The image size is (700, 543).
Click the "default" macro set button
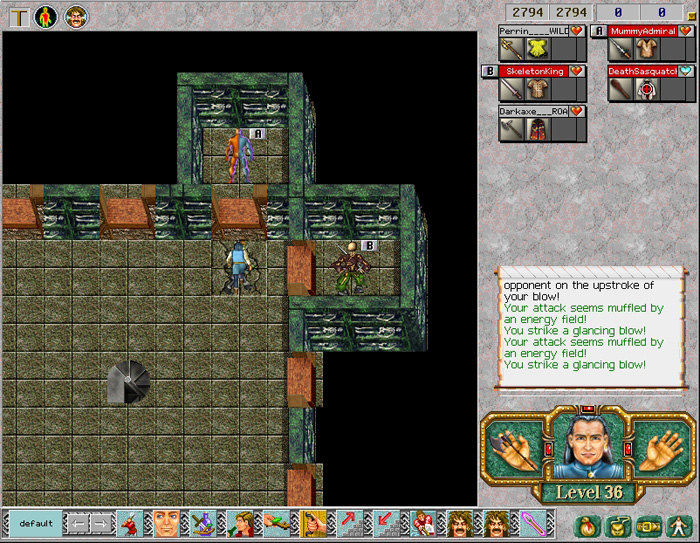[36, 523]
